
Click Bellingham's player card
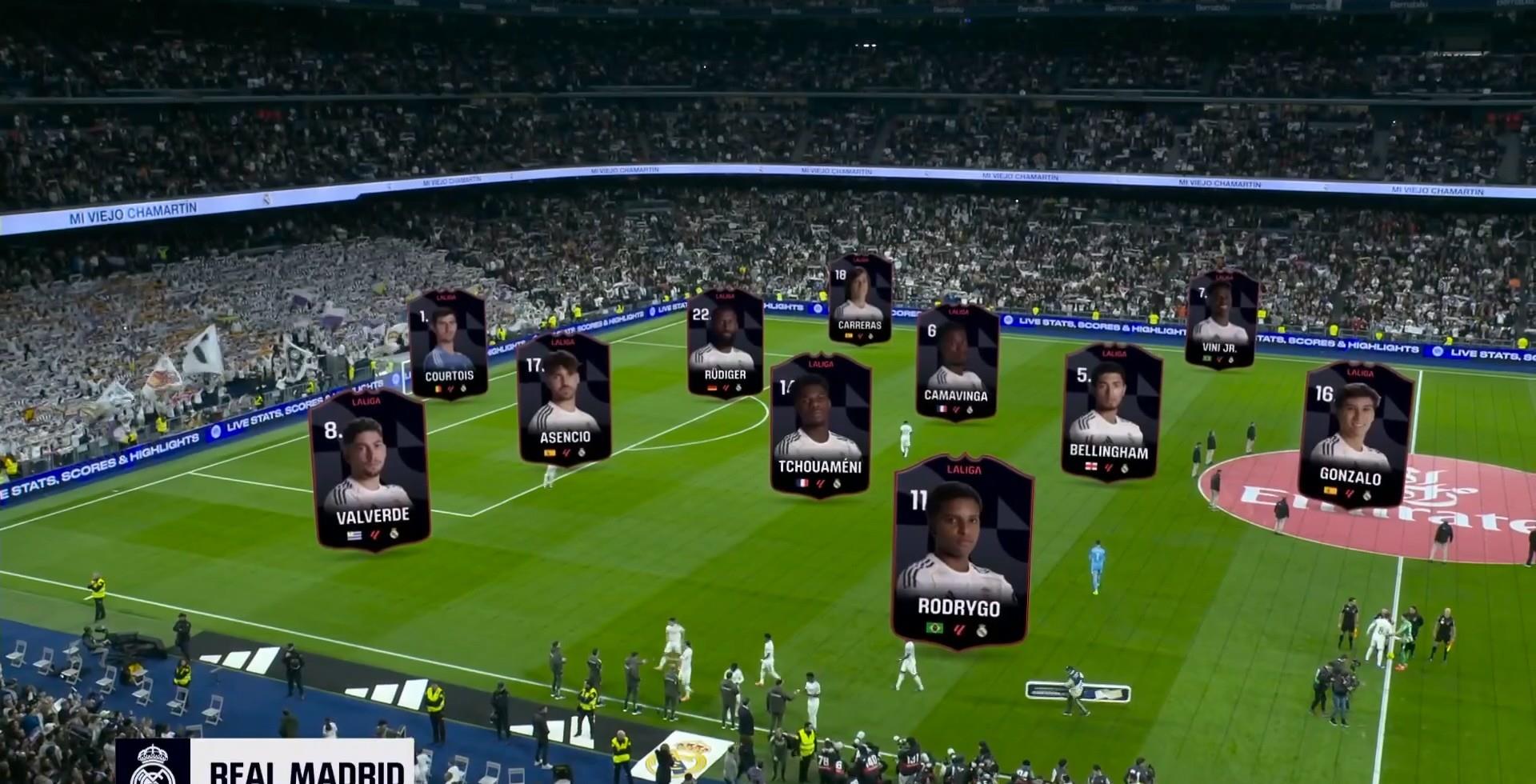pos(1111,411)
